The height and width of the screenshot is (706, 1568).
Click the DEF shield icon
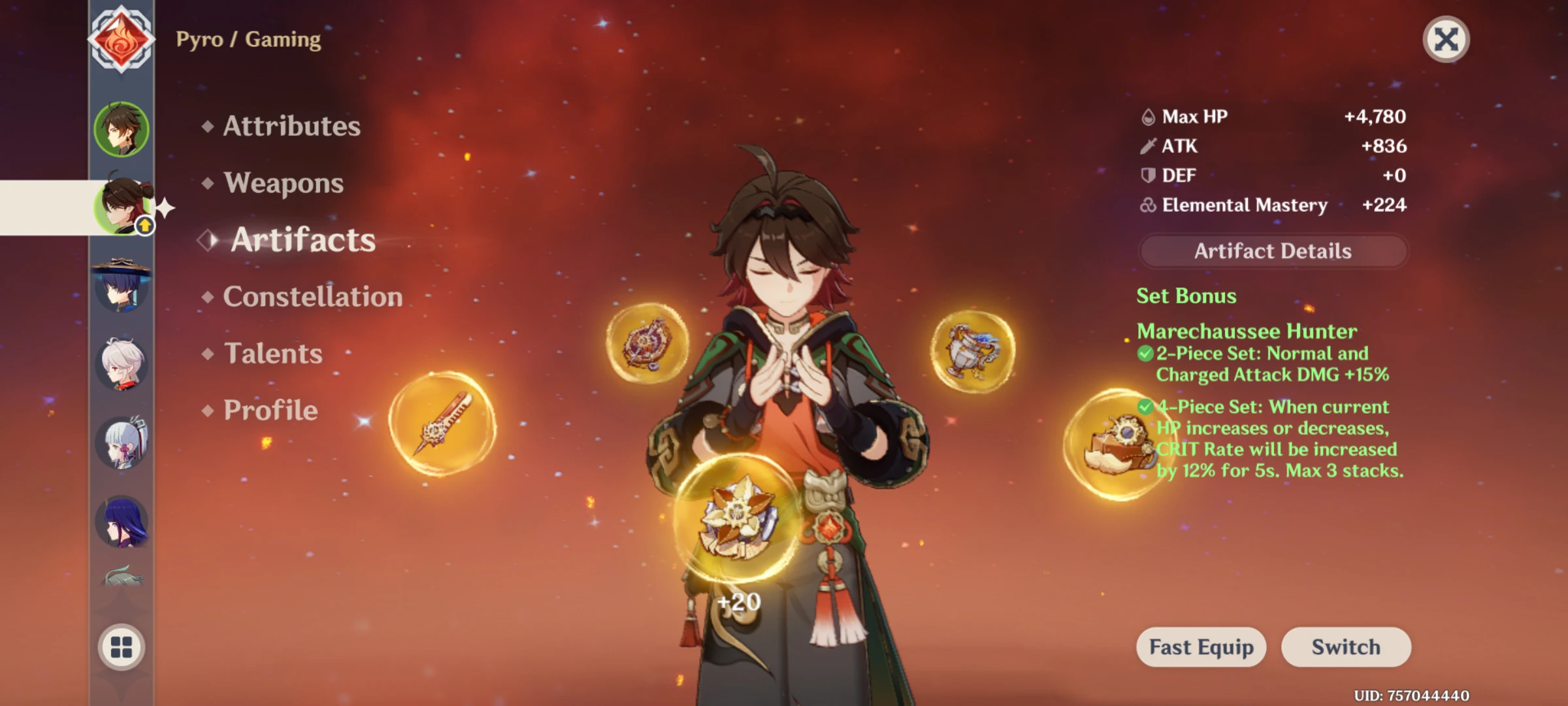[x=1147, y=175]
